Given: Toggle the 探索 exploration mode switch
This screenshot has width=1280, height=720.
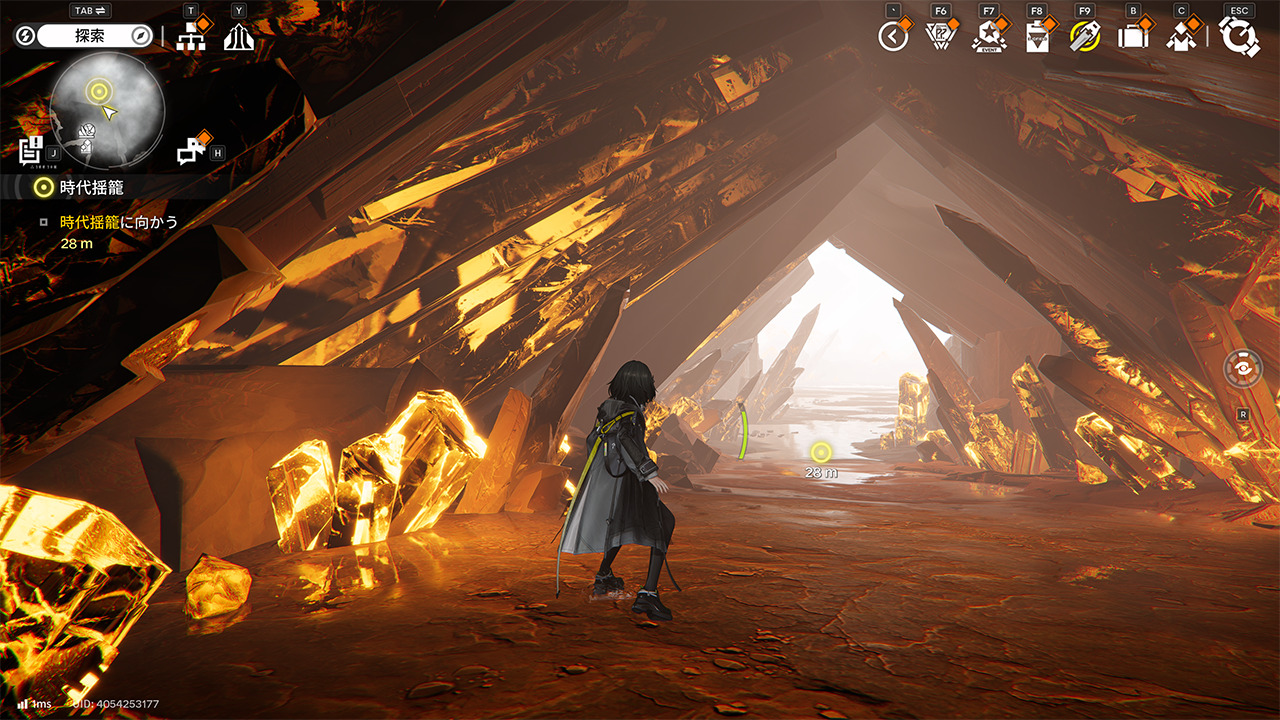Looking at the screenshot, I should click(85, 36).
